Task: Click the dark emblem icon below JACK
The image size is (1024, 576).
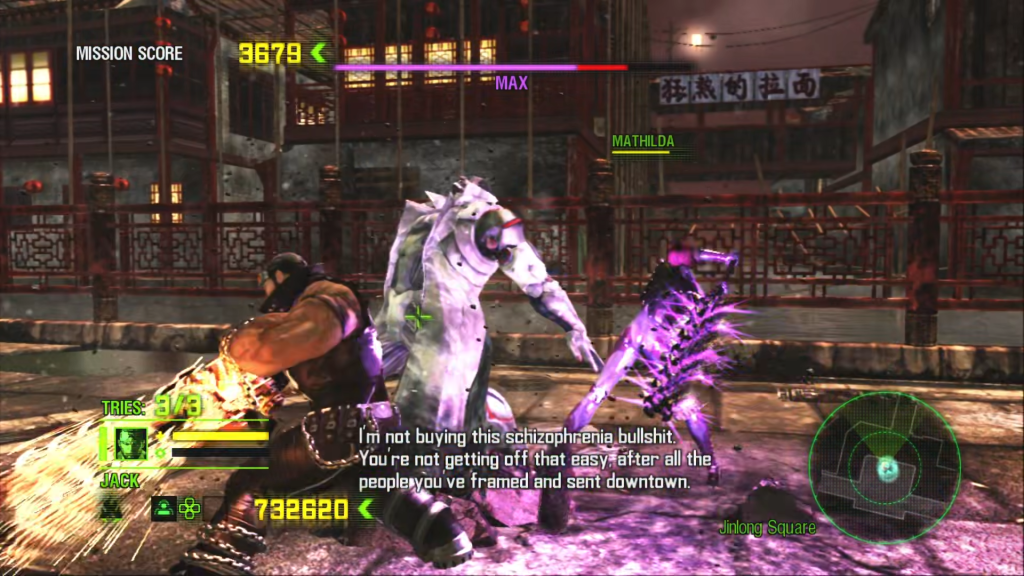Action: [x=111, y=508]
